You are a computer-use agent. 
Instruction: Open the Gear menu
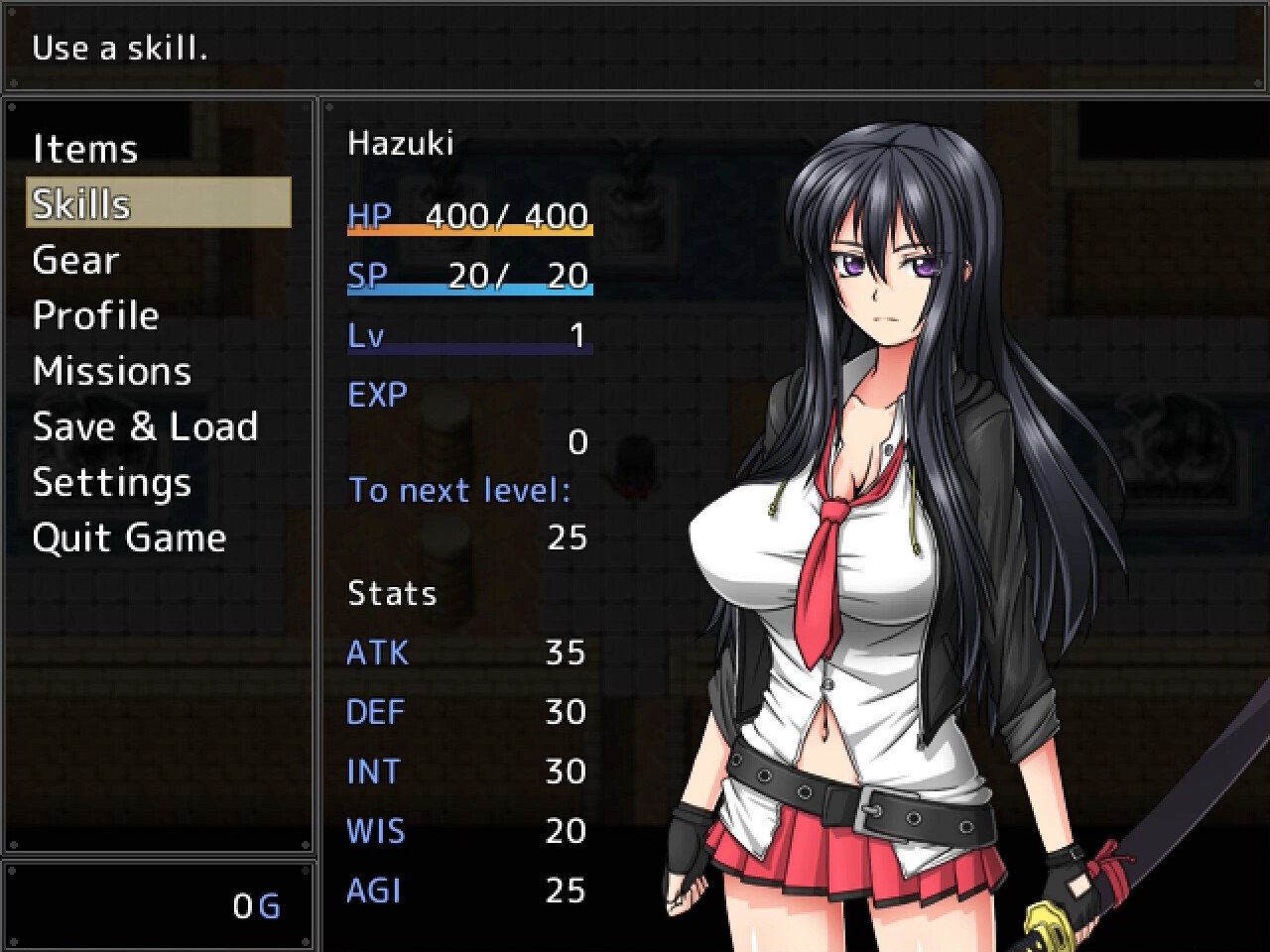pos(75,260)
